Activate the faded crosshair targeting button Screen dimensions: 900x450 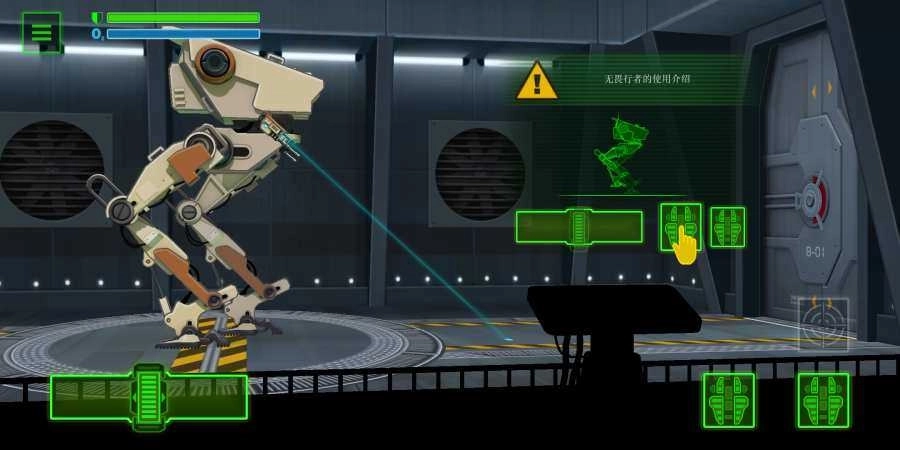[x=823, y=323]
